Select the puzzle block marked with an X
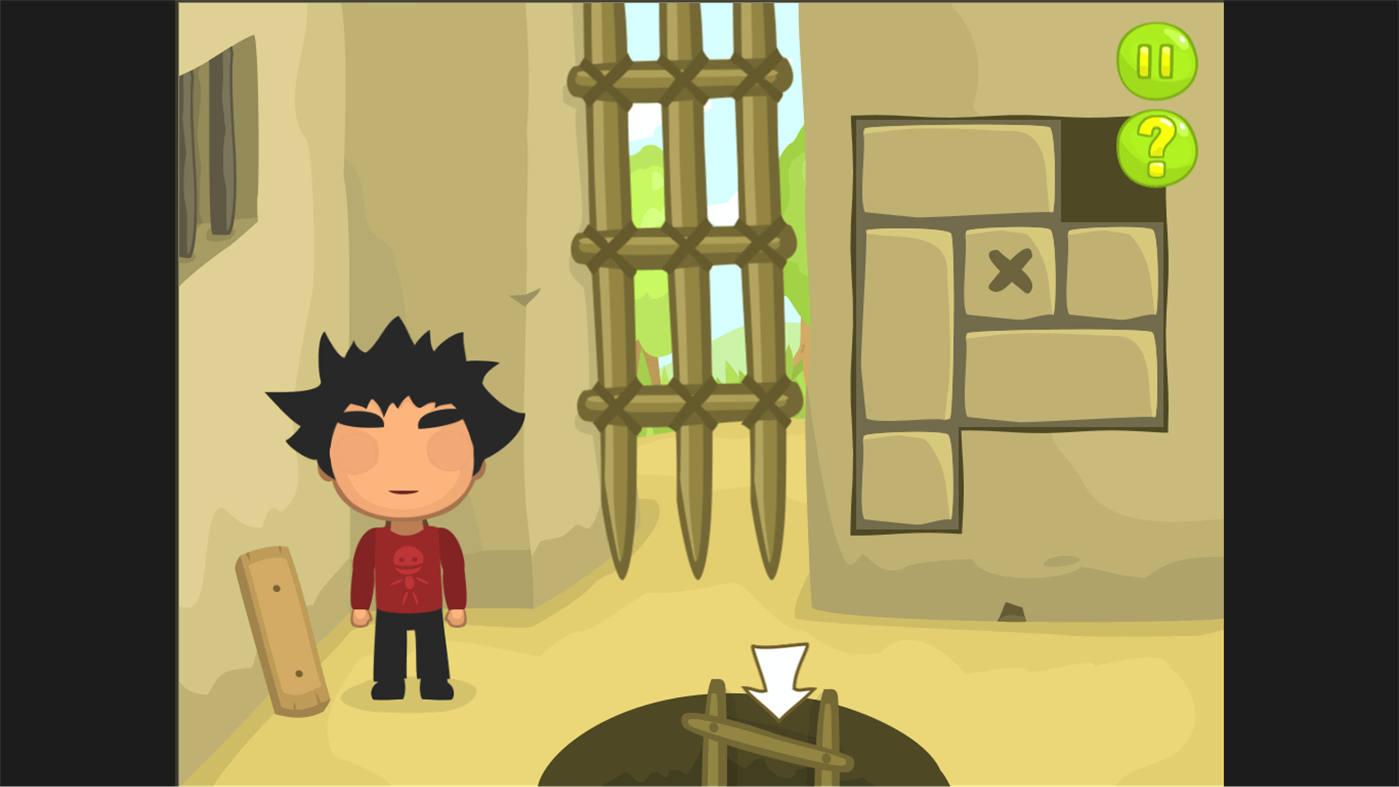This screenshot has width=1399, height=787. (x=1010, y=270)
